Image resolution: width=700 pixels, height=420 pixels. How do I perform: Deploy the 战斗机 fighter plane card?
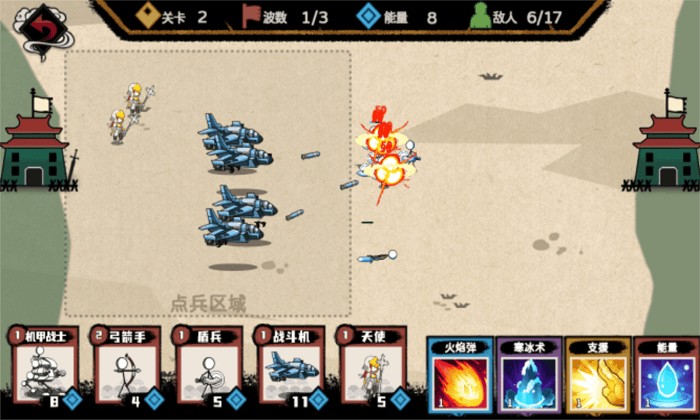click(291, 368)
